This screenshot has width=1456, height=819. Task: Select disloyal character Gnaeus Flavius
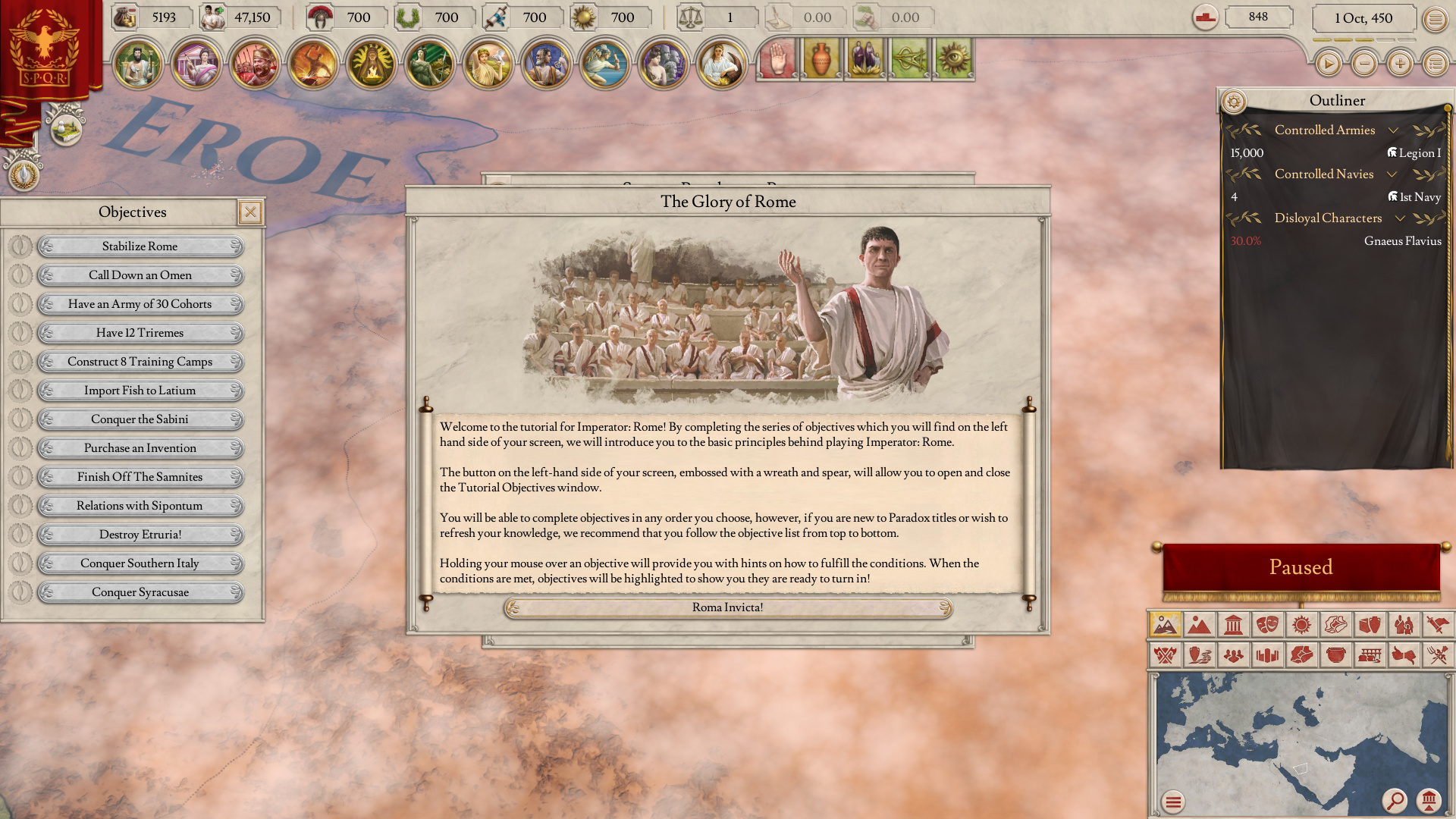(x=1402, y=241)
